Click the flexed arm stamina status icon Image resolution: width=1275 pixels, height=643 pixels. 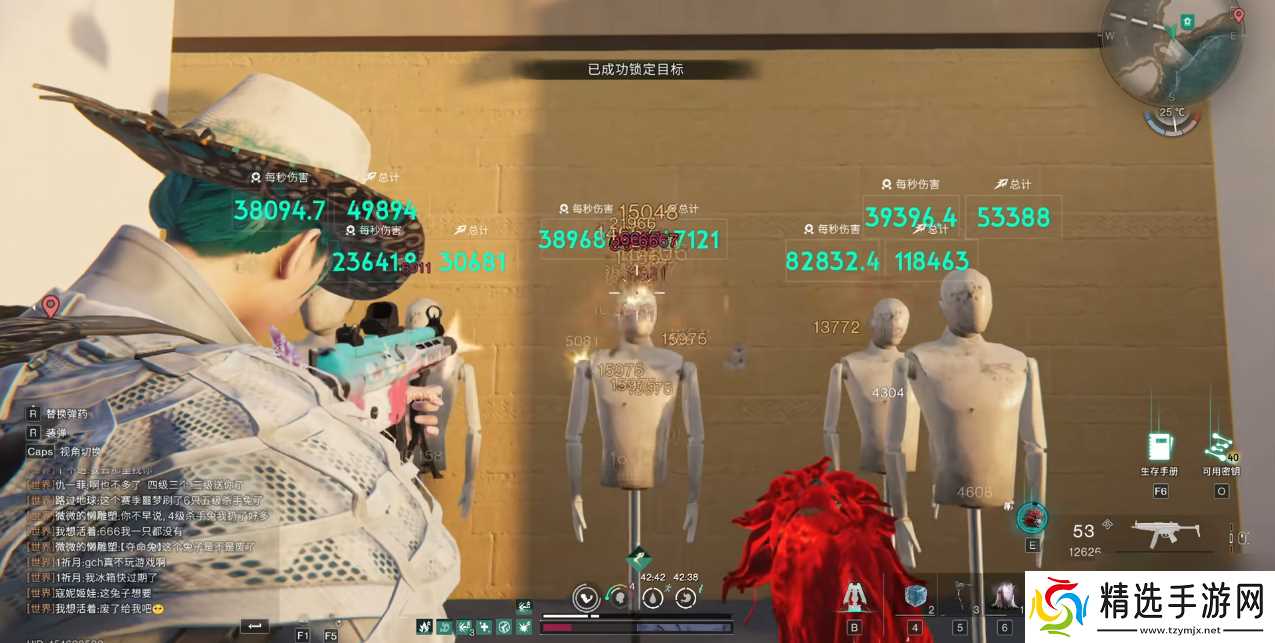pos(584,598)
